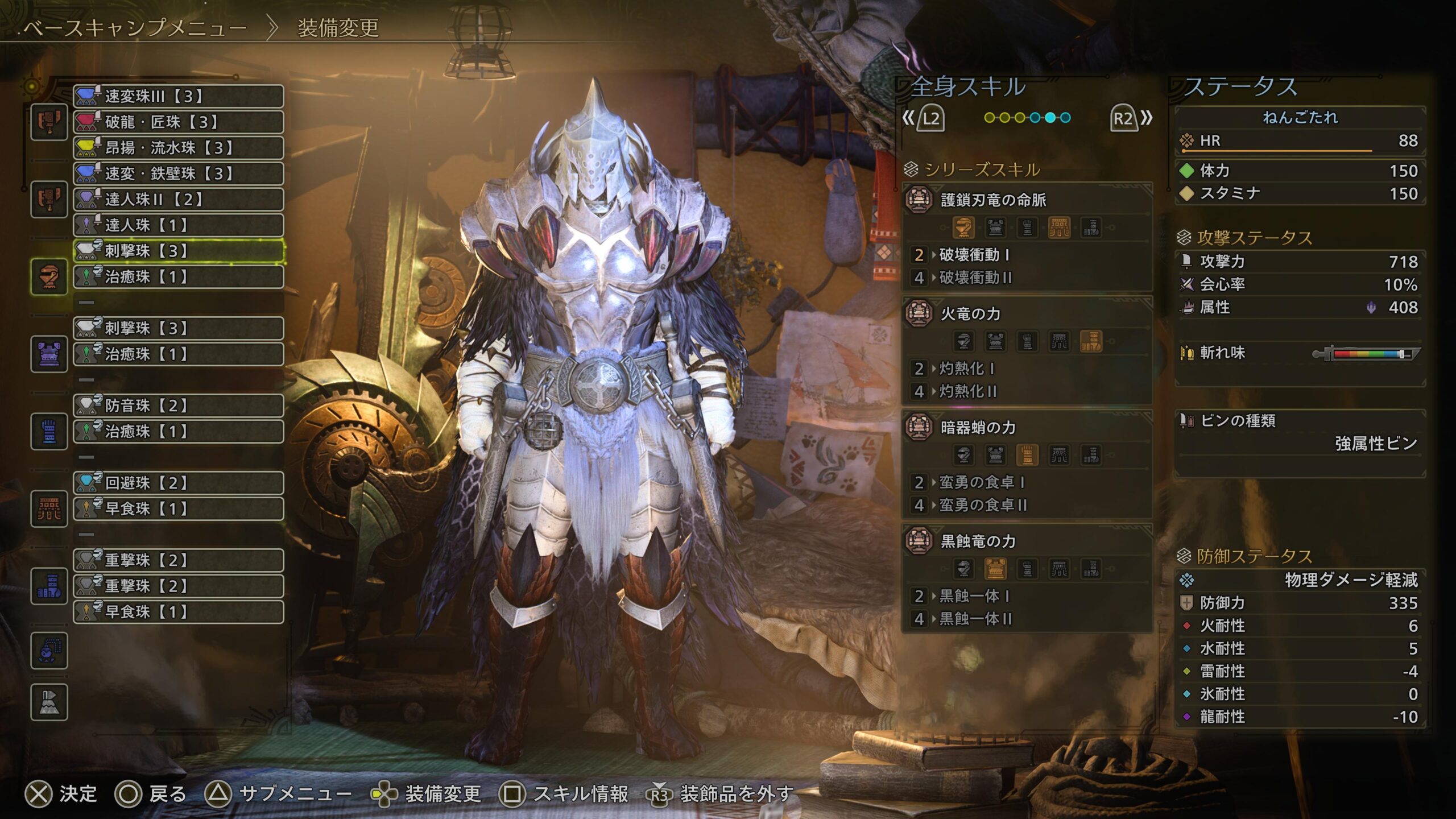Pick the 速変・鉄壁珠【3】 decoration slot
1456x819 pixels.
[x=179, y=173]
